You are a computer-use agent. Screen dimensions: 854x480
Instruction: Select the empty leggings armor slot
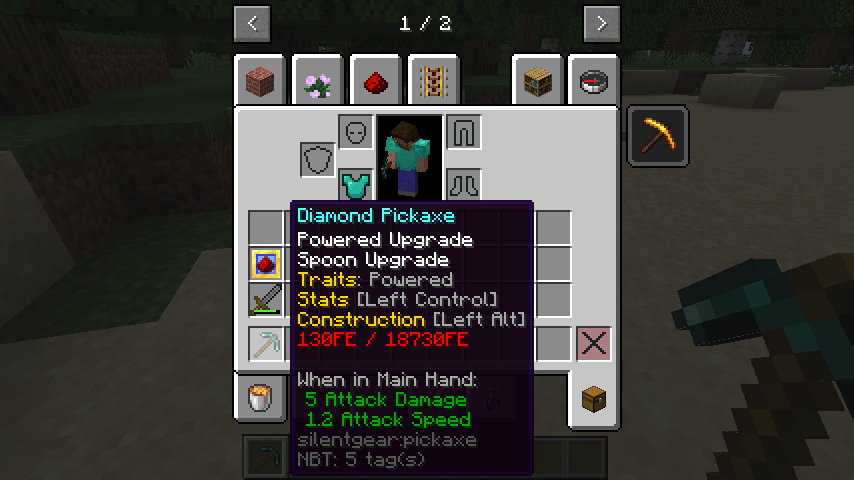point(462,132)
